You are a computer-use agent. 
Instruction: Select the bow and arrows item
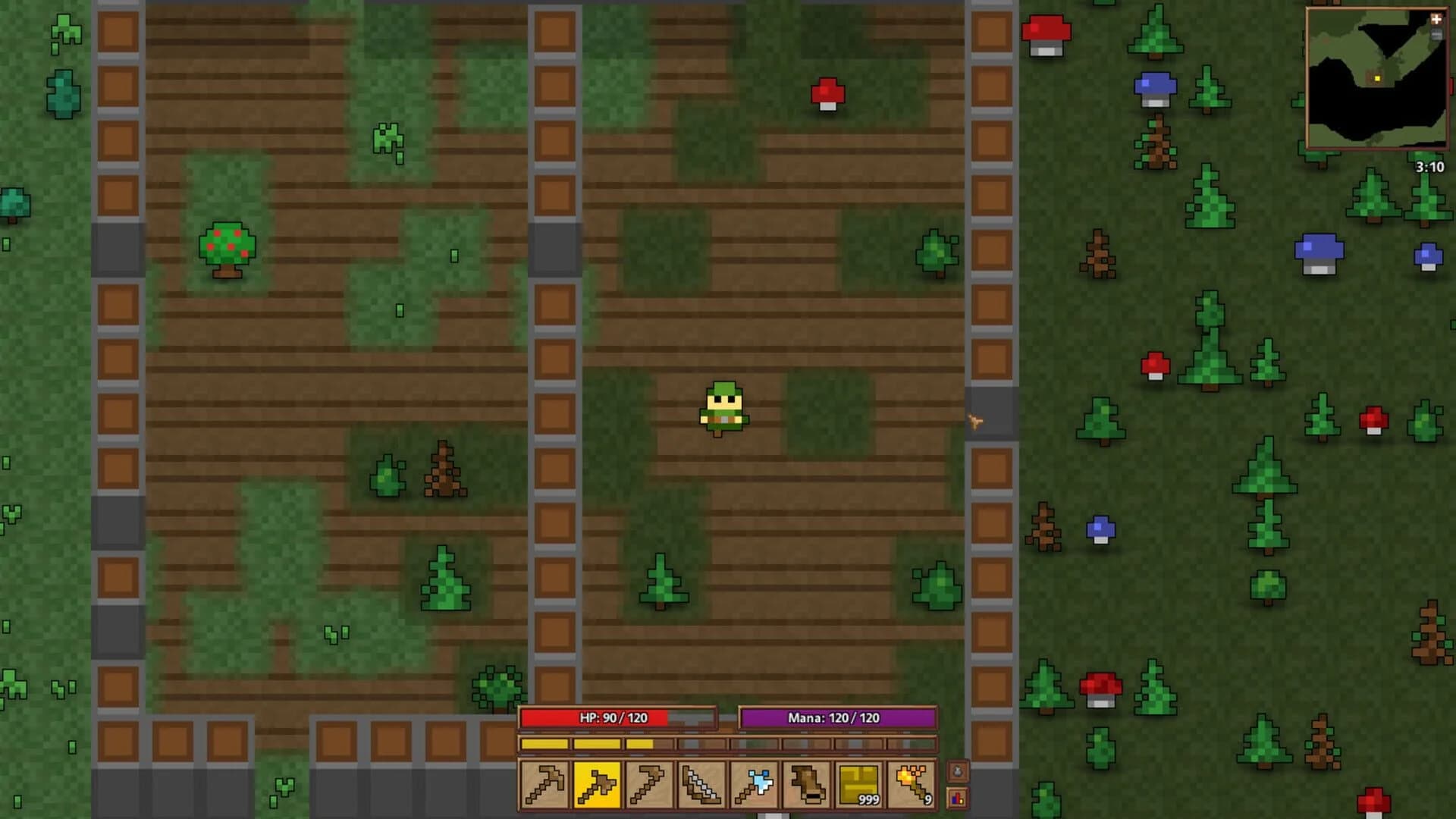click(701, 786)
